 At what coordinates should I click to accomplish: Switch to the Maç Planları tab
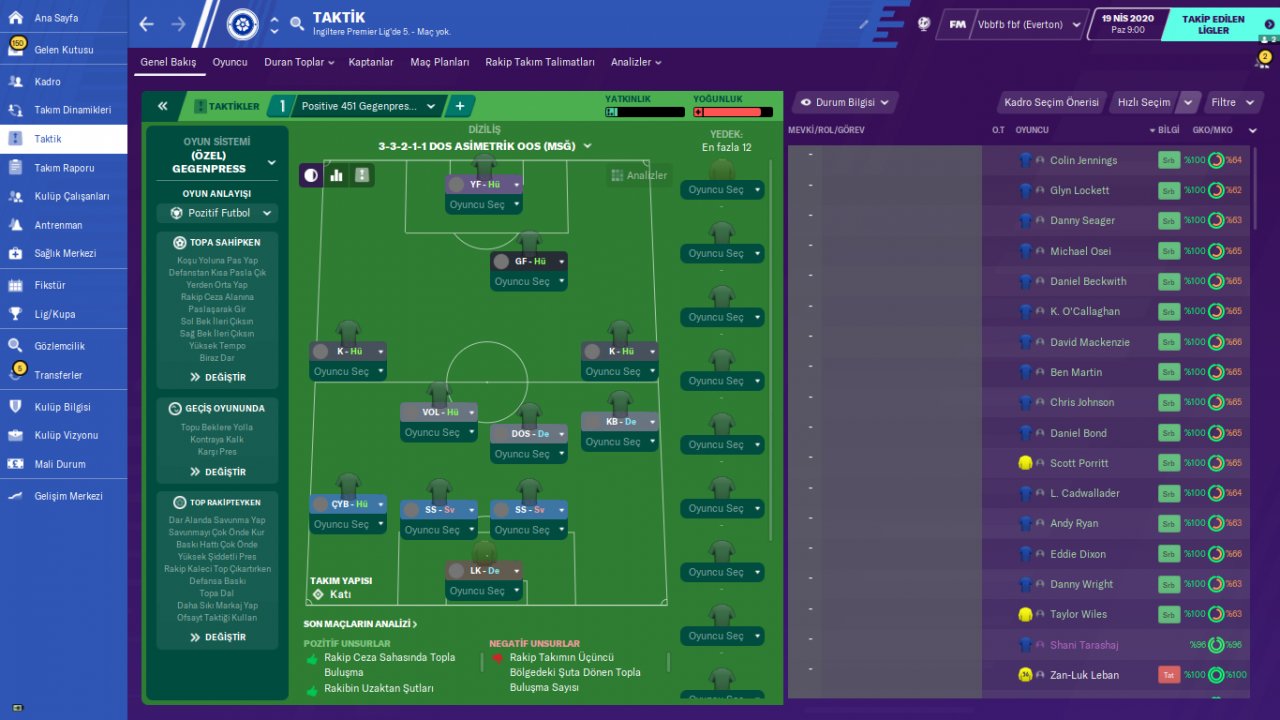pyautogui.click(x=439, y=62)
